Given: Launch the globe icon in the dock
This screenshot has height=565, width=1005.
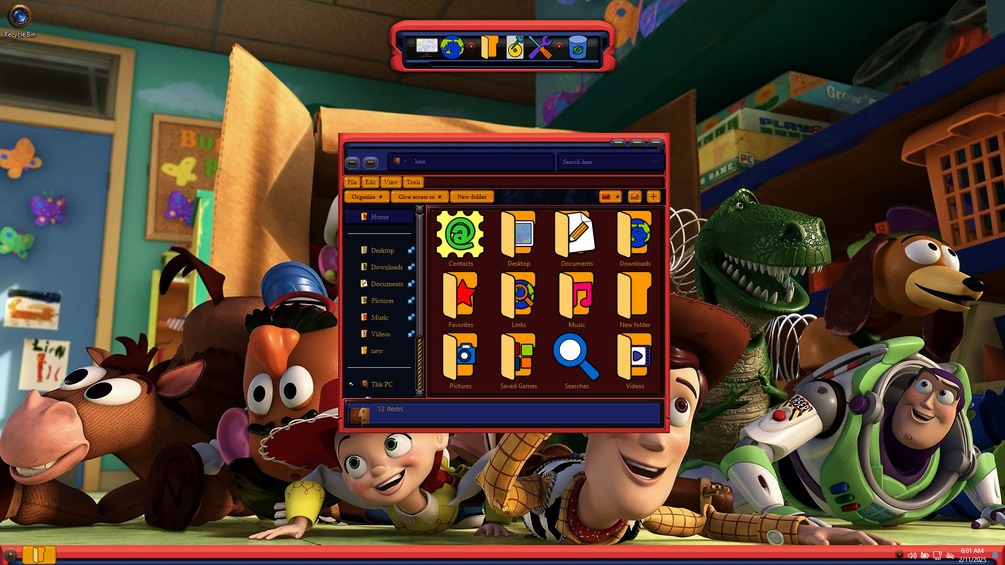Looking at the screenshot, I should tap(452, 47).
